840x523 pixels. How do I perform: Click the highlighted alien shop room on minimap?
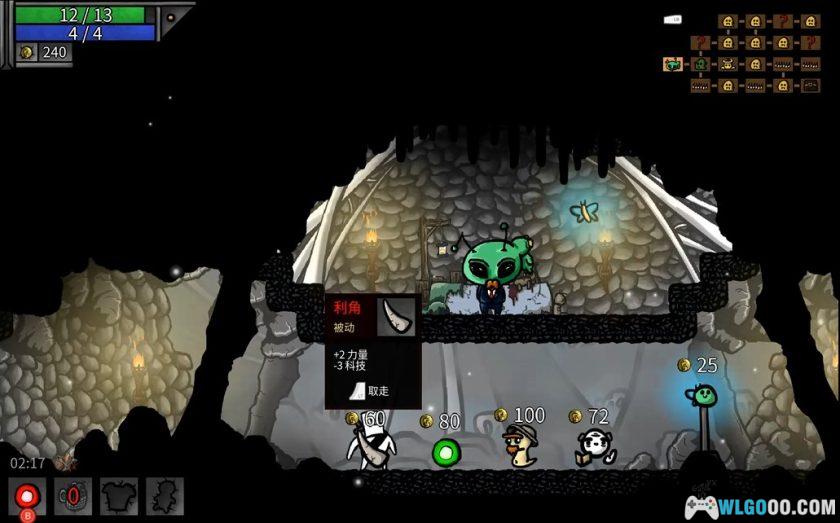[673, 64]
